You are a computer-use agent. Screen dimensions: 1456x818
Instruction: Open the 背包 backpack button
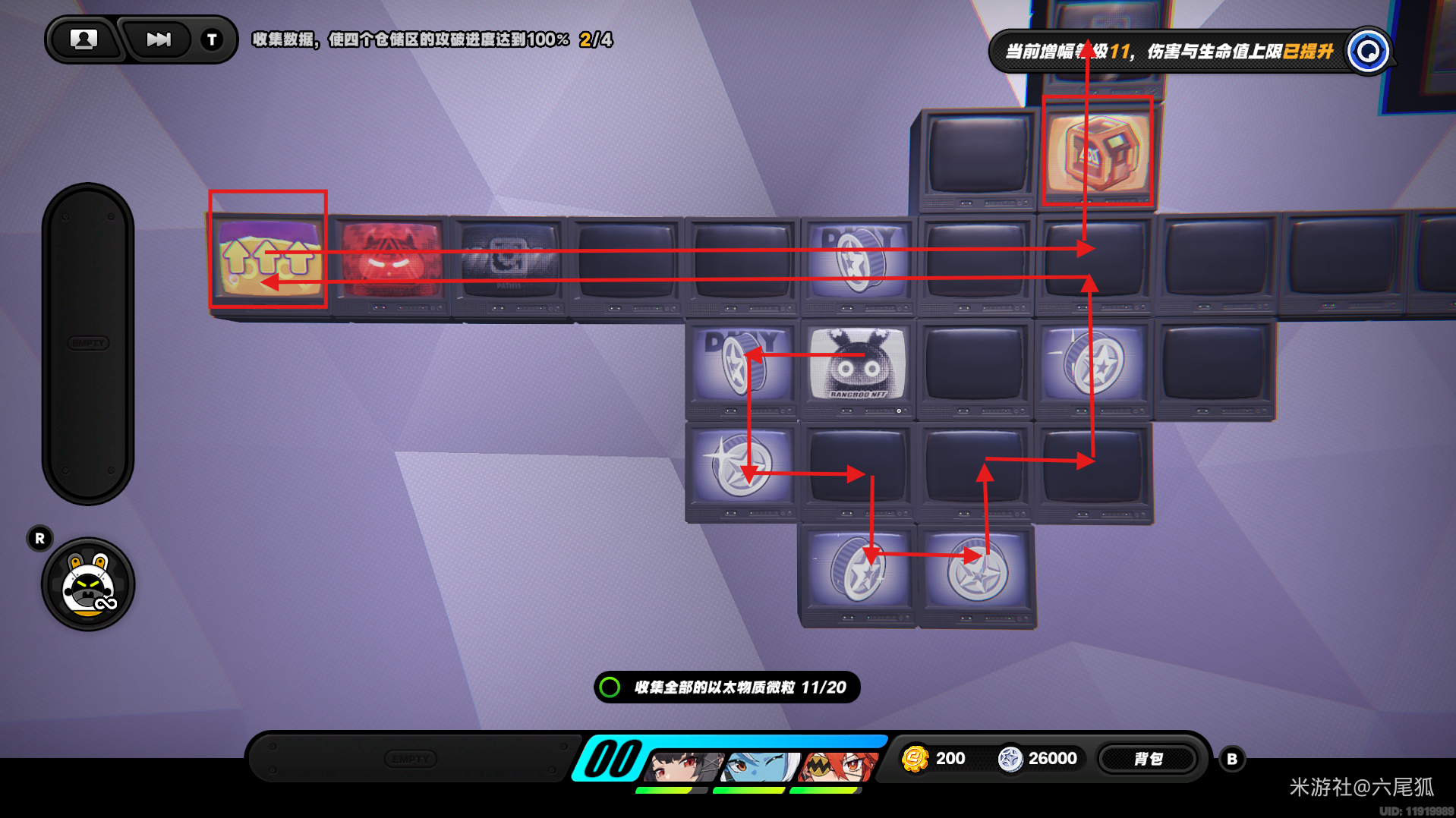[1148, 759]
